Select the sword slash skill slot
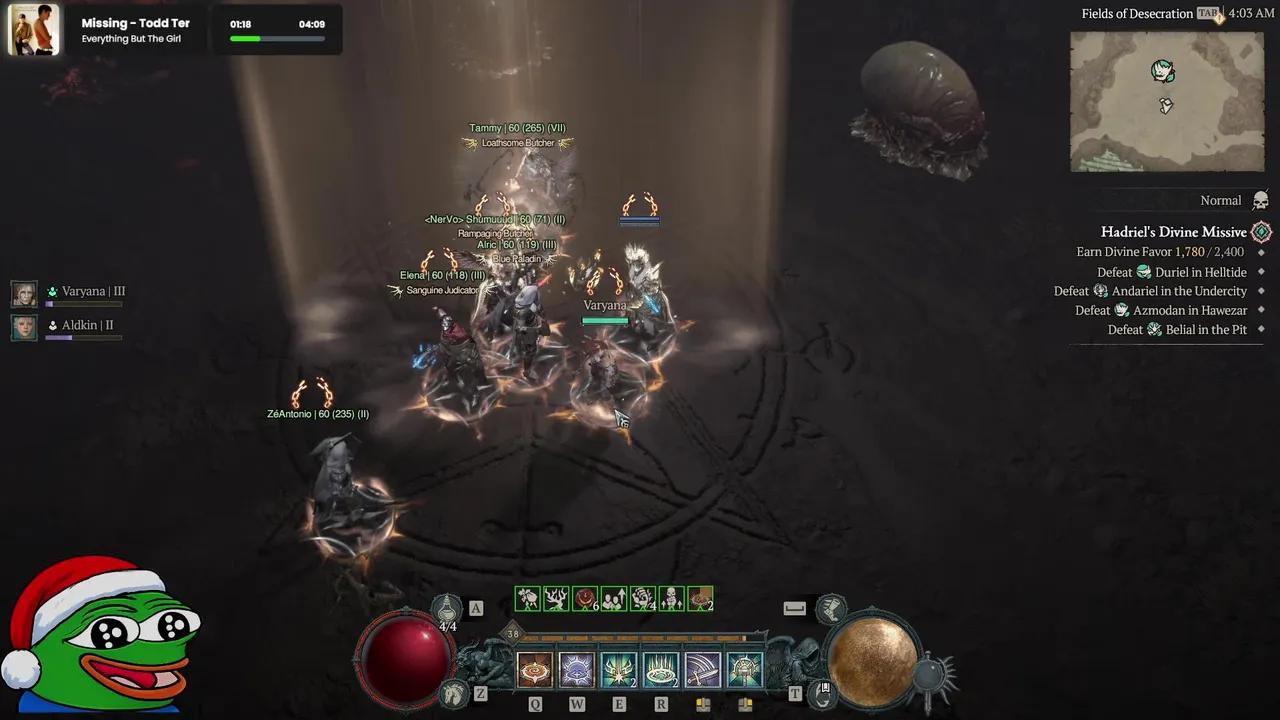 point(703,670)
